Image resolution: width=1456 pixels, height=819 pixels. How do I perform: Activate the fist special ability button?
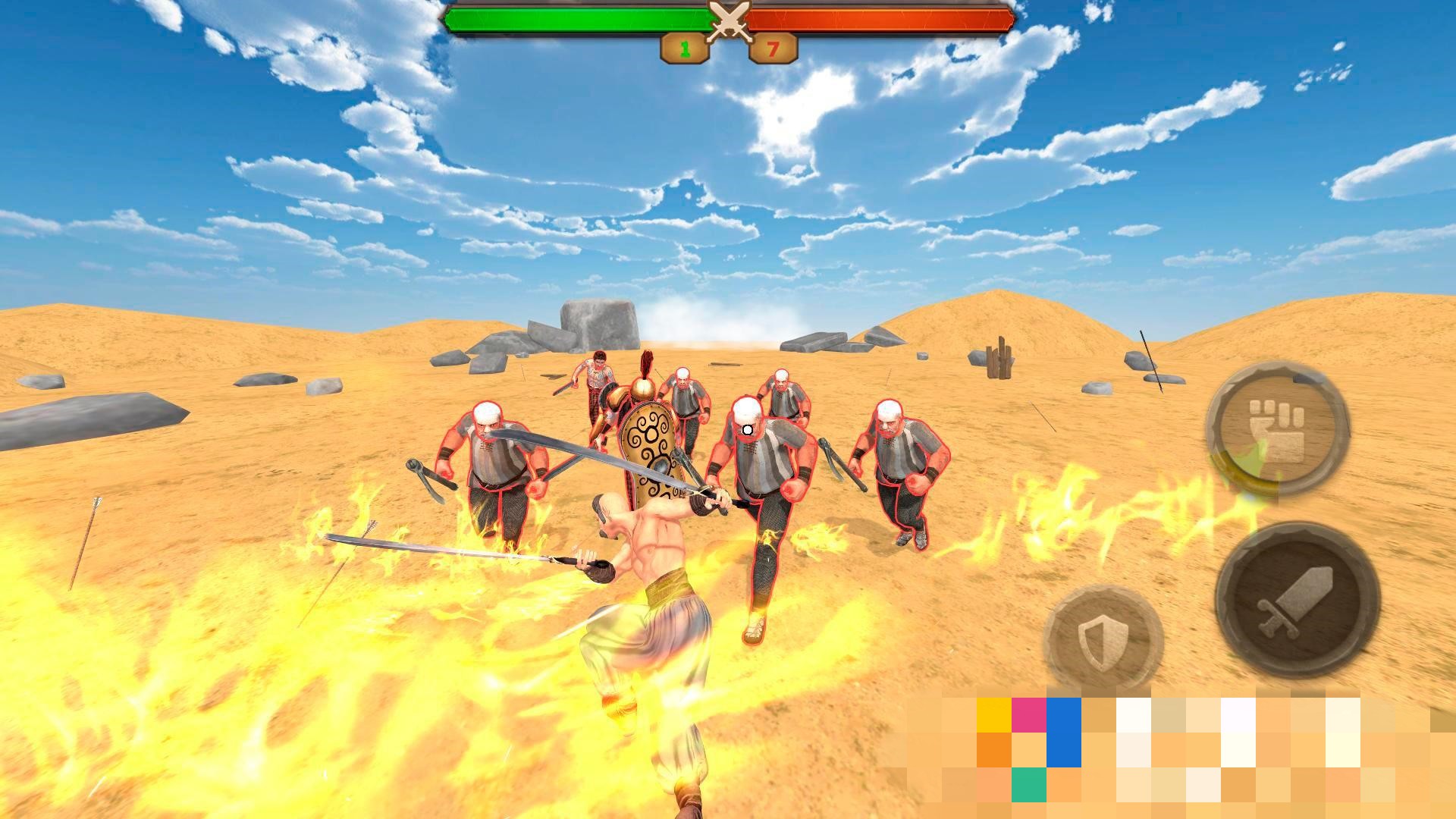point(1277,430)
